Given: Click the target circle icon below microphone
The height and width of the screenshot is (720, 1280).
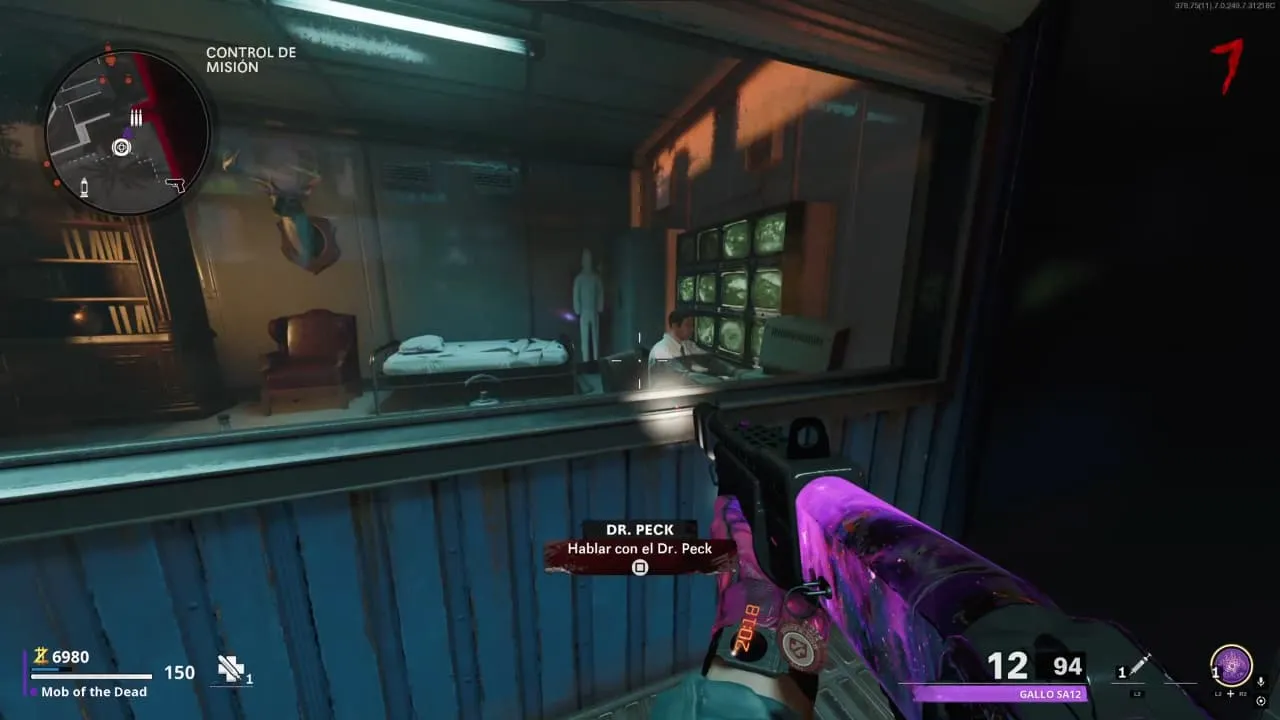Looking at the screenshot, I should point(1261,701).
